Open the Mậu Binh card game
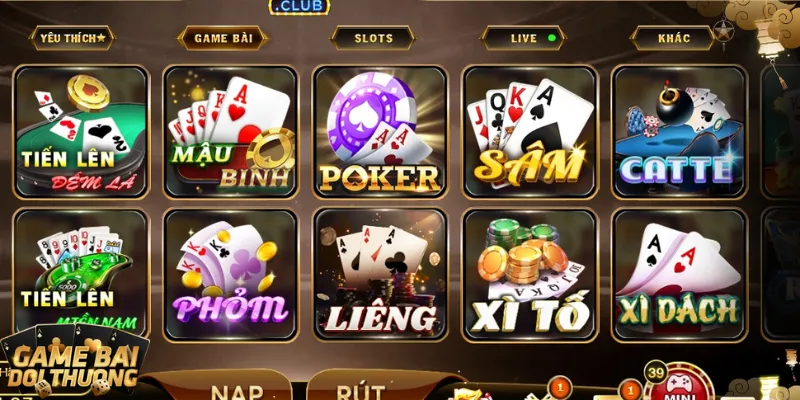Screen dimensions: 800x400 [x=230, y=131]
